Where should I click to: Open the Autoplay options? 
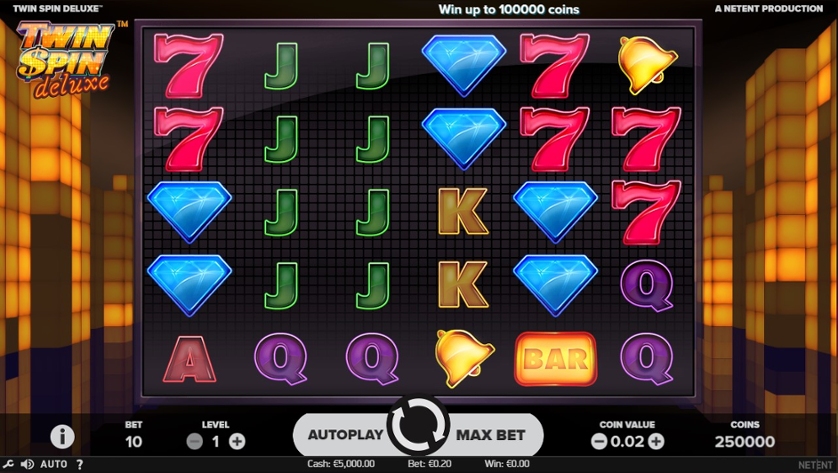click(x=344, y=435)
